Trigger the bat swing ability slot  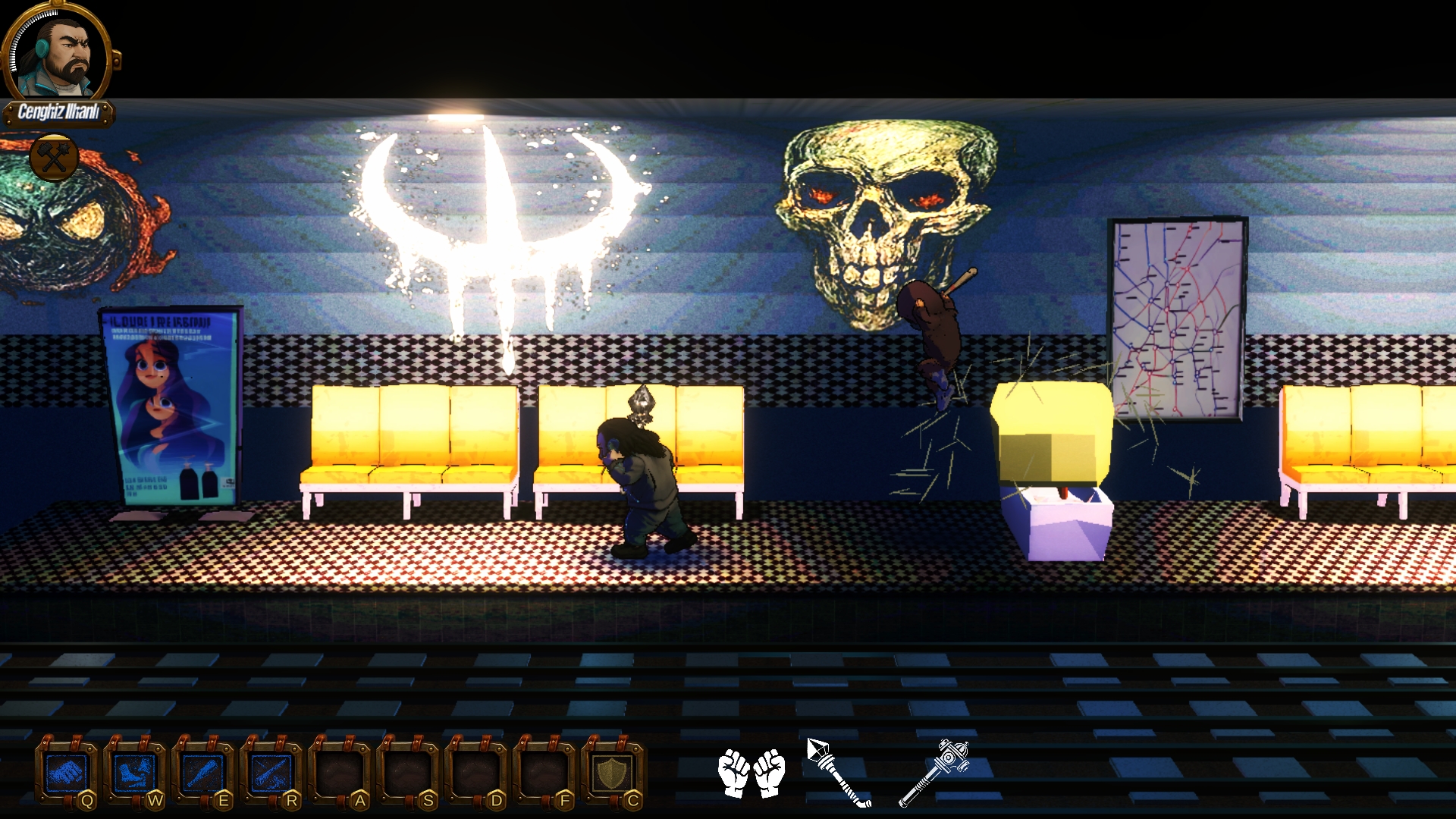pyautogui.click(x=271, y=773)
